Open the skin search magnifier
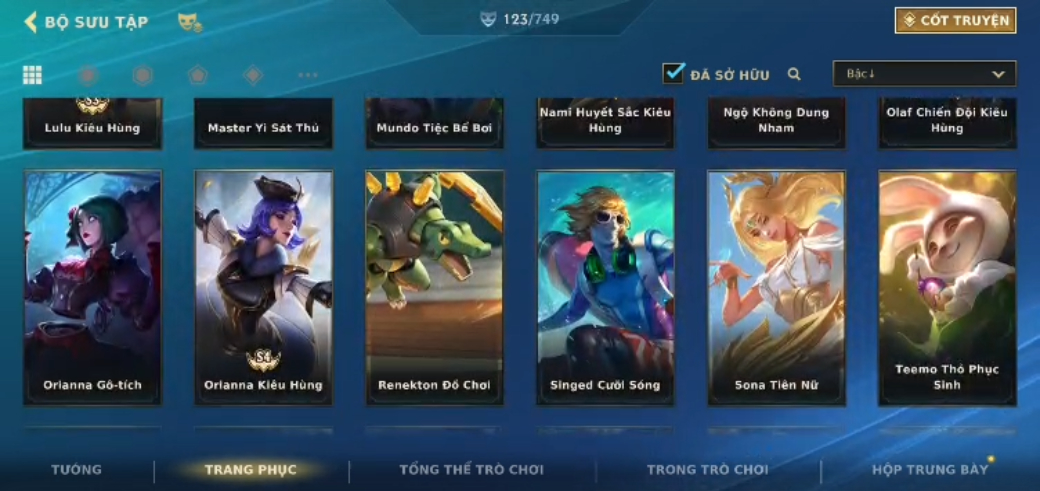This screenshot has width=1040, height=491. pos(794,74)
